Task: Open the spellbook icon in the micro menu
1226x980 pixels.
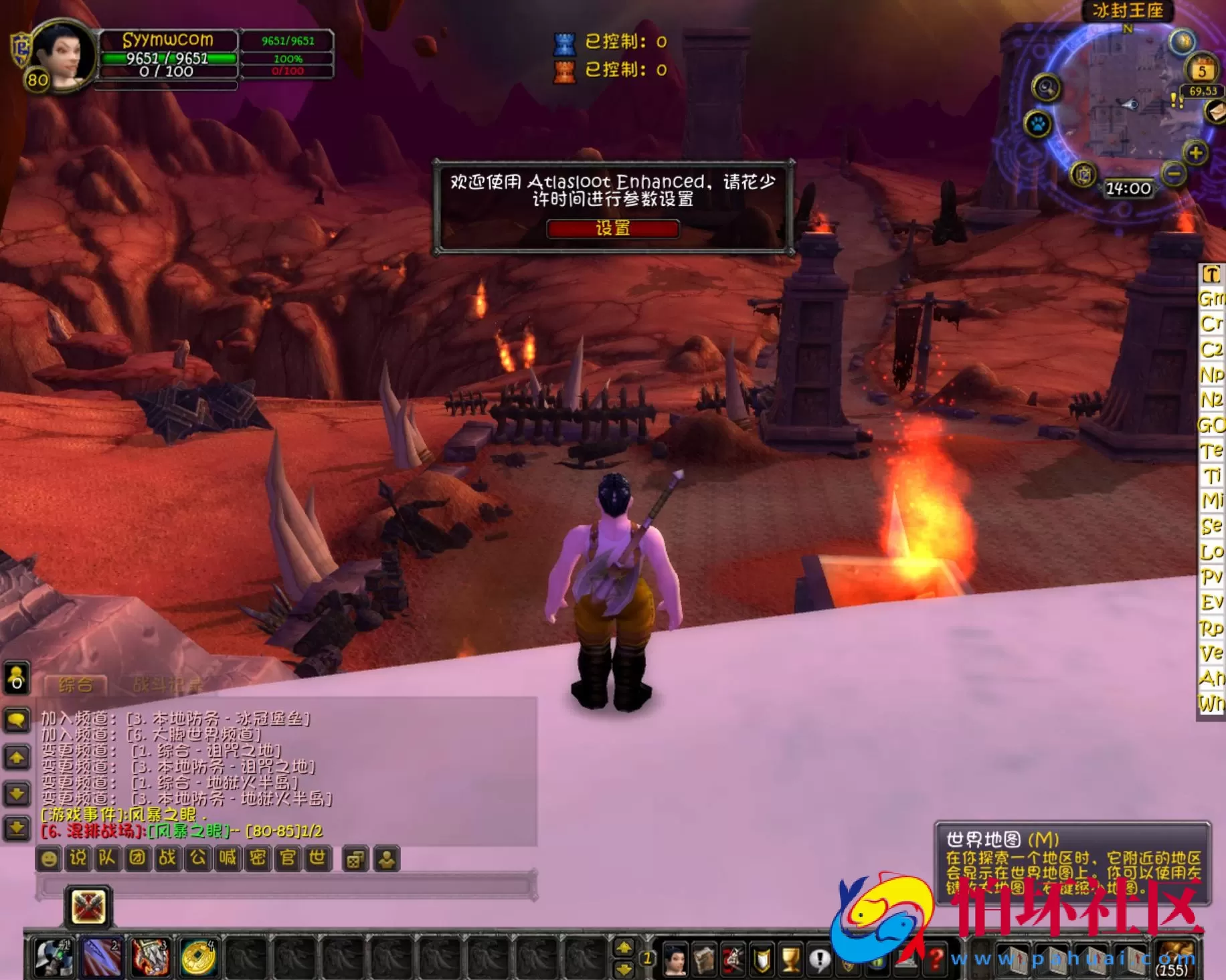Action: coord(705,958)
